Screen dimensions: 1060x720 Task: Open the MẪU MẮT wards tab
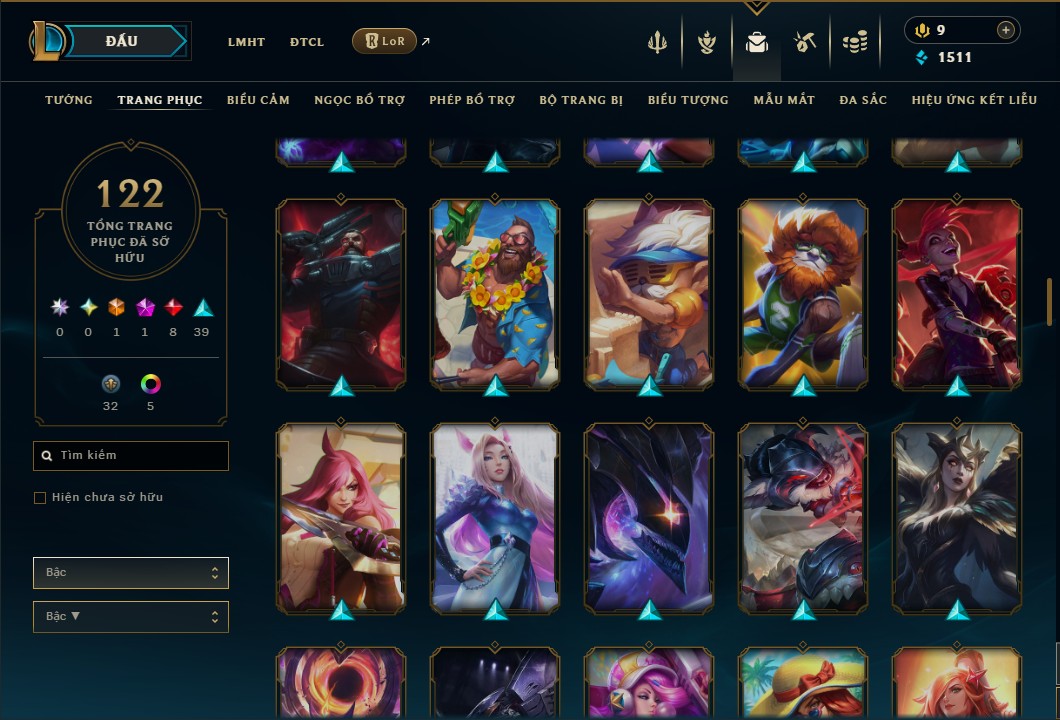784,100
